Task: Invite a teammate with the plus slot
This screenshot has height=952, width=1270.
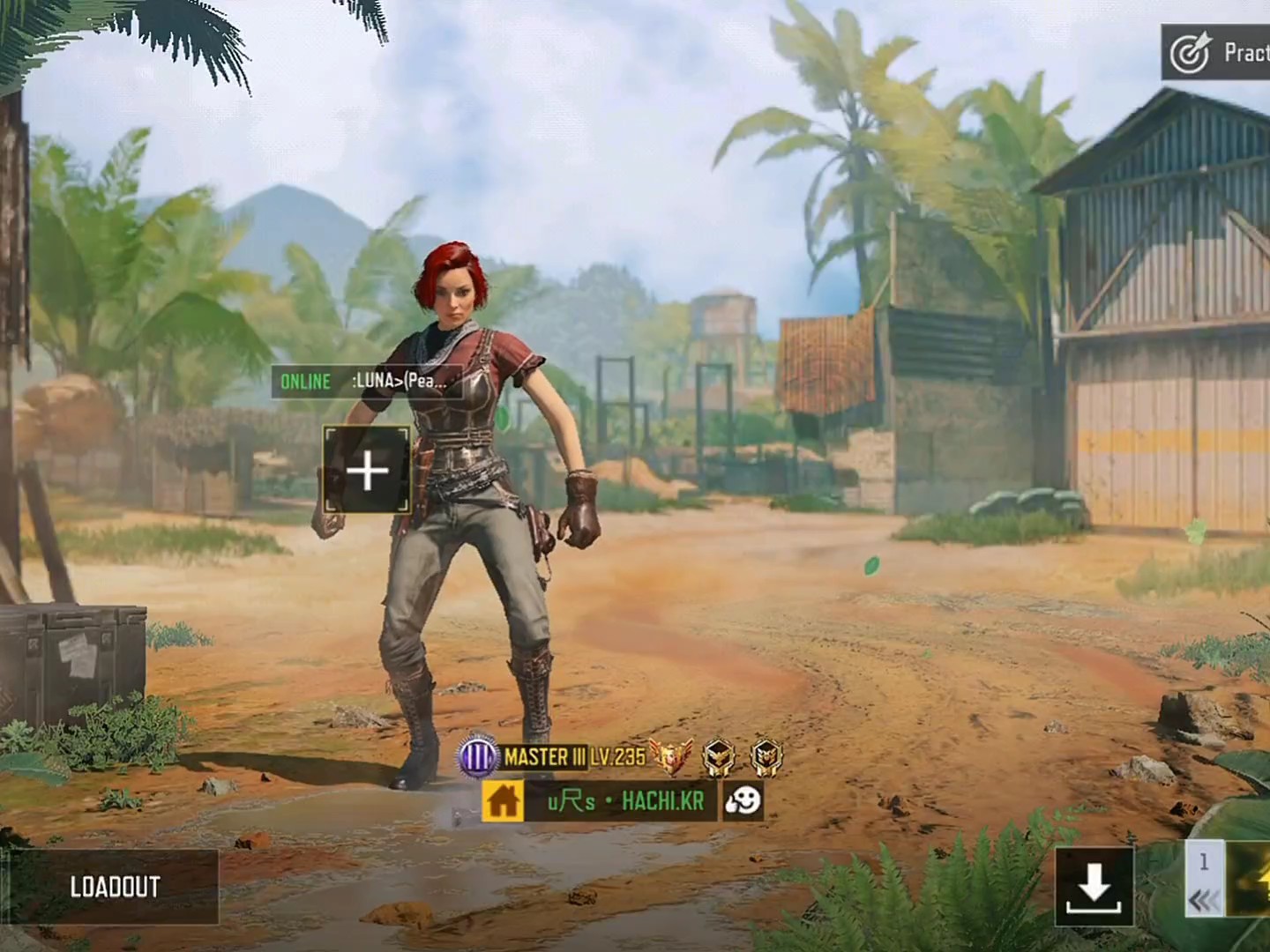Action: 367,470
